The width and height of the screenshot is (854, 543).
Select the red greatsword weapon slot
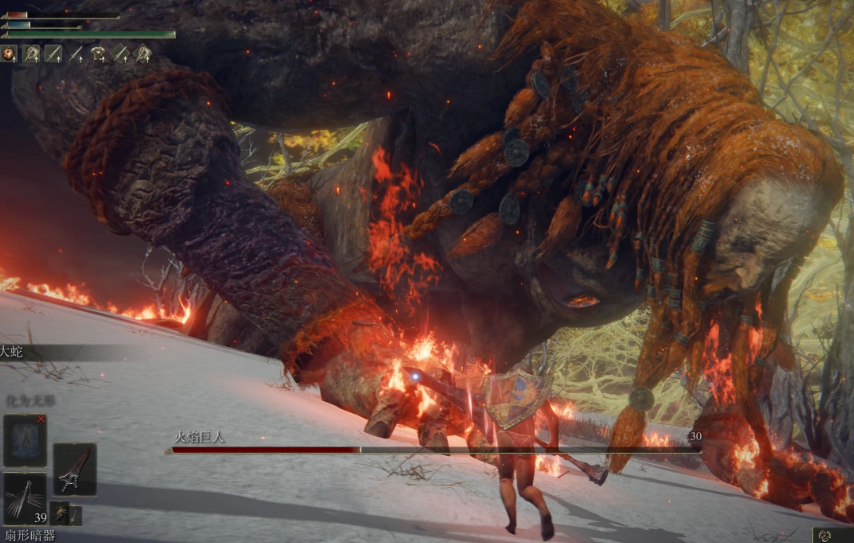75,468
